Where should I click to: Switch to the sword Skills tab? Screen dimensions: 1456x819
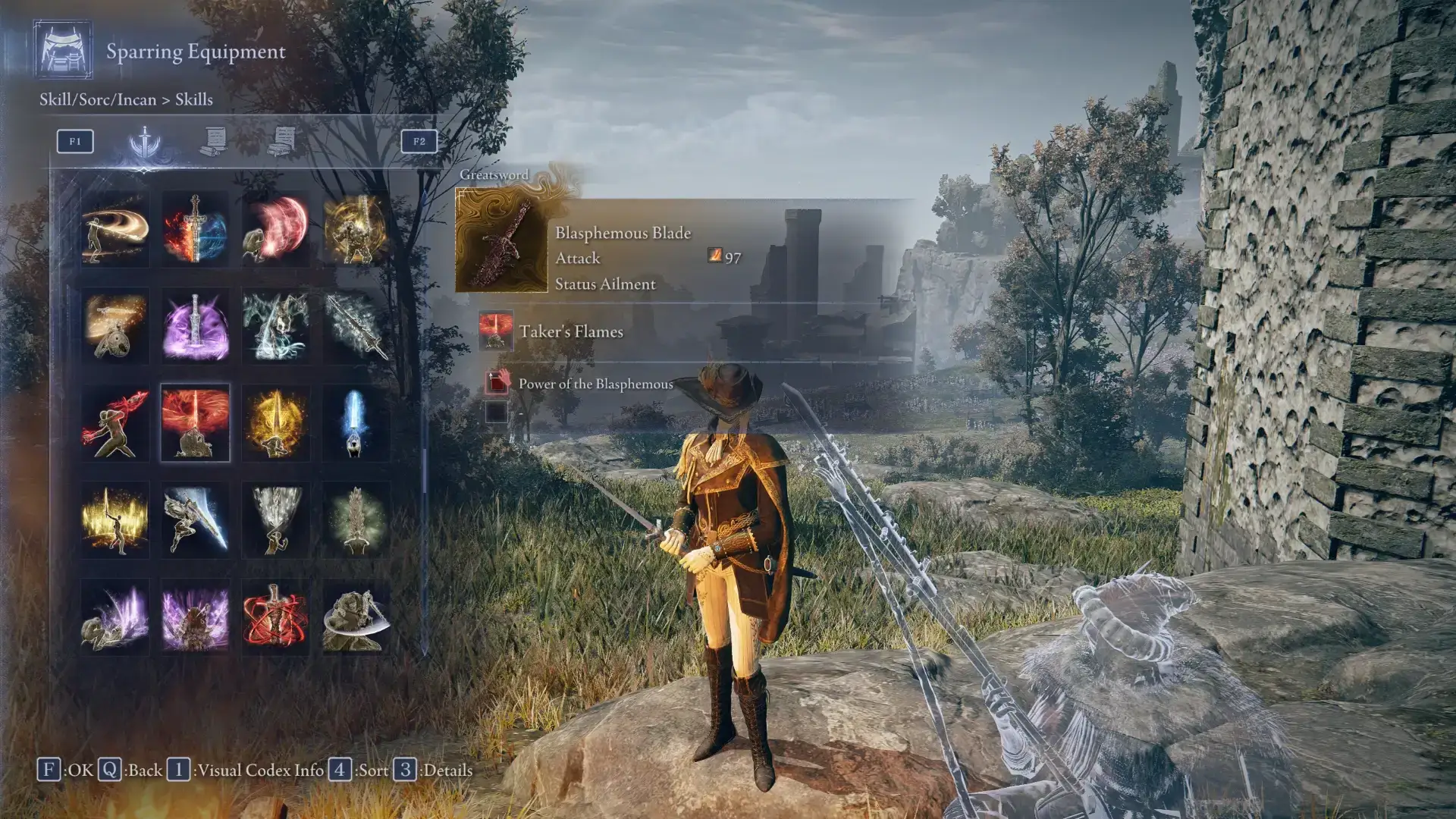pyautogui.click(x=144, y=142)
